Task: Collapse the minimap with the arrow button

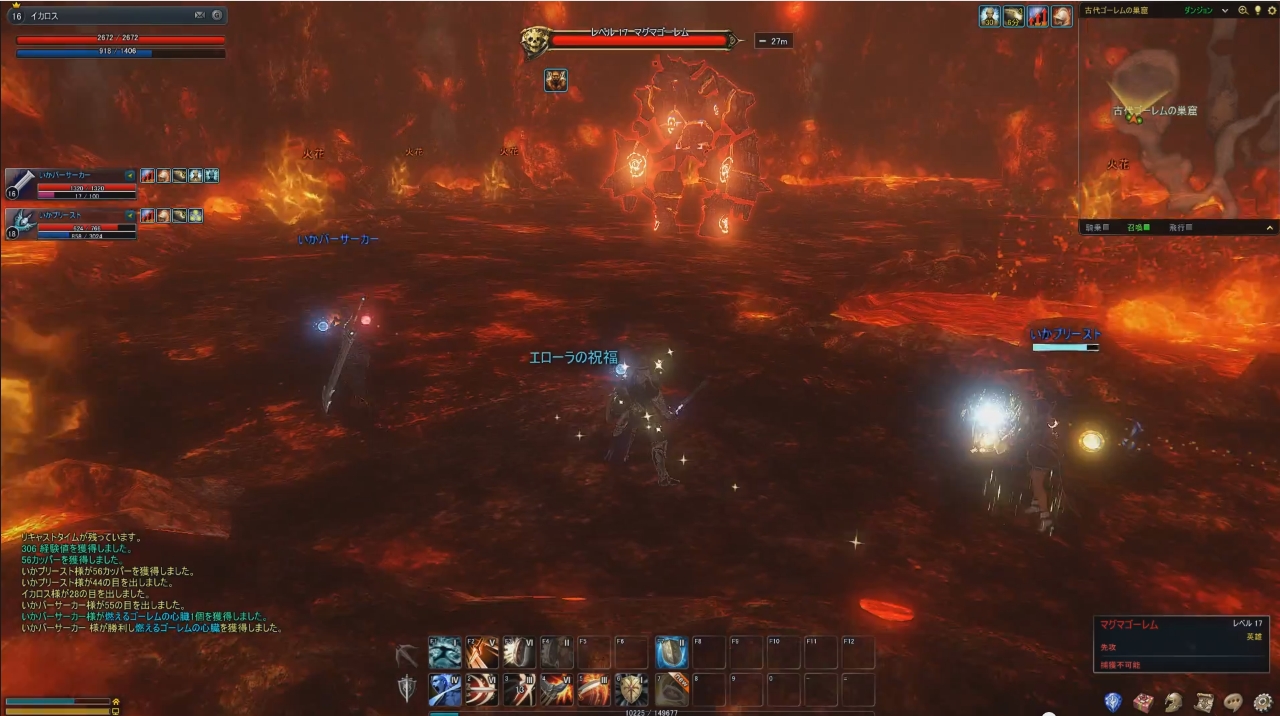Action: [x=1270, y=228]
